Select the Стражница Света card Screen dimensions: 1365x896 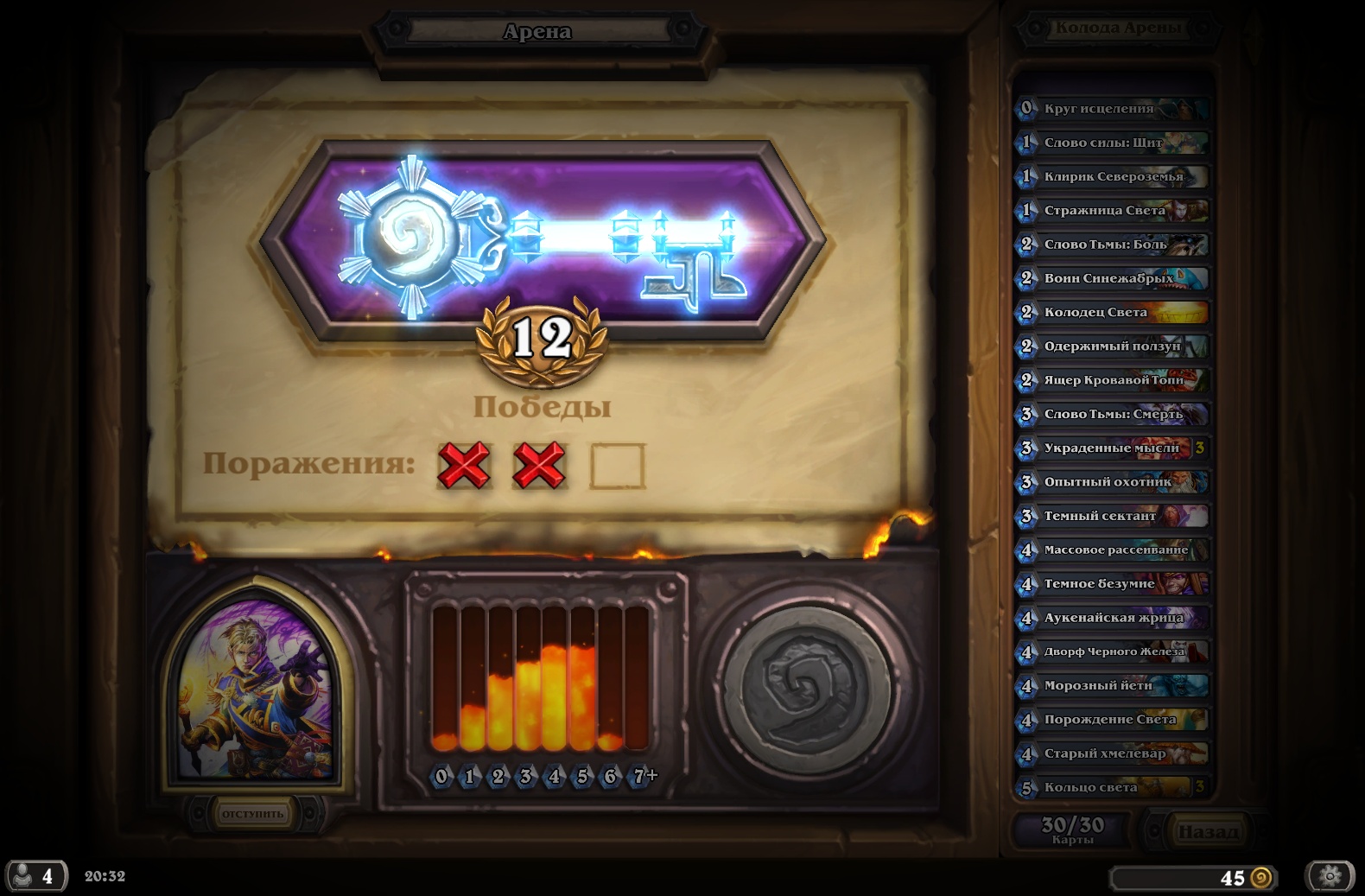click(x=1112, y=210)
